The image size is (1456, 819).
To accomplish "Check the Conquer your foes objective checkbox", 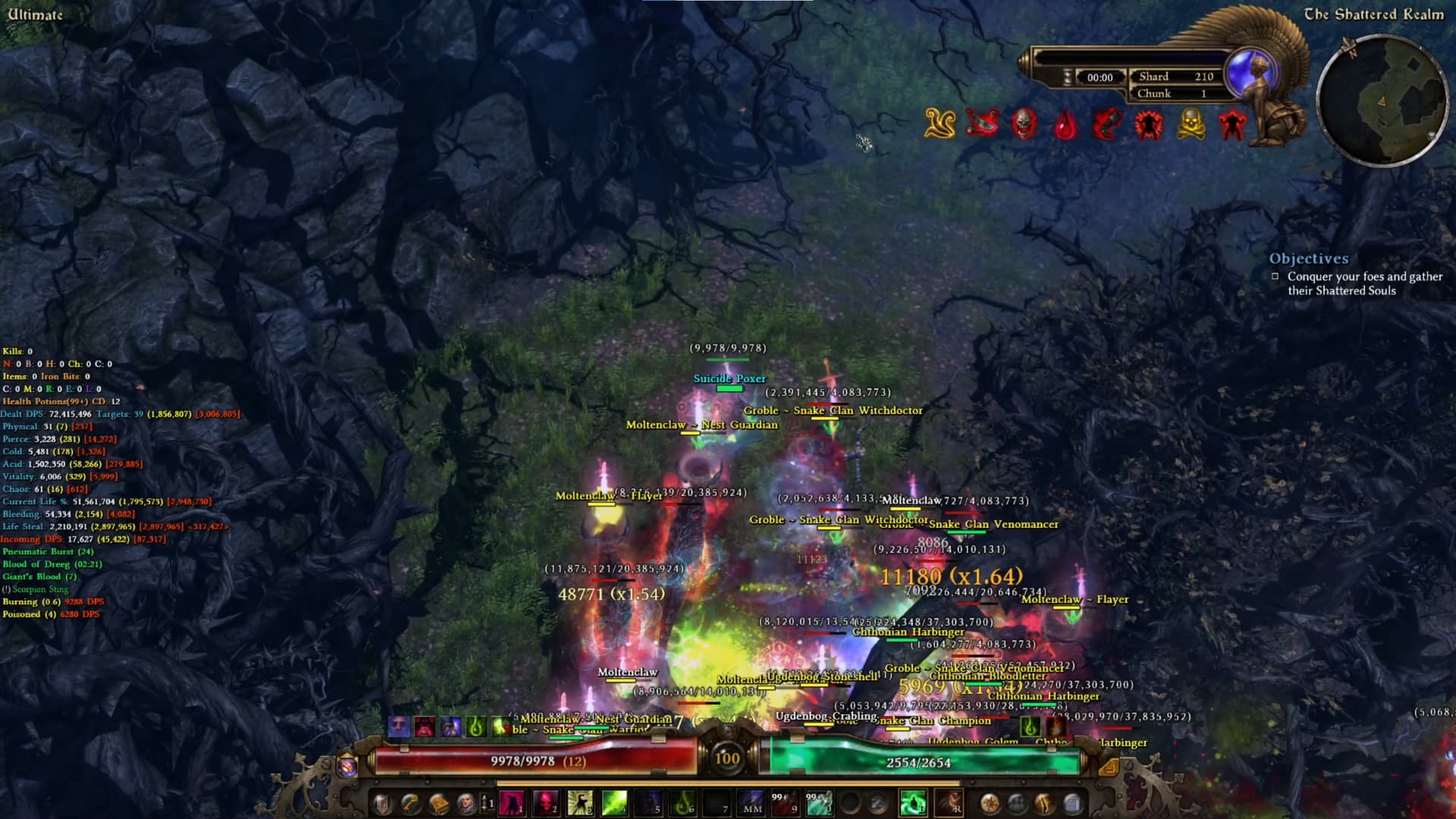I will coord(1274,276).
